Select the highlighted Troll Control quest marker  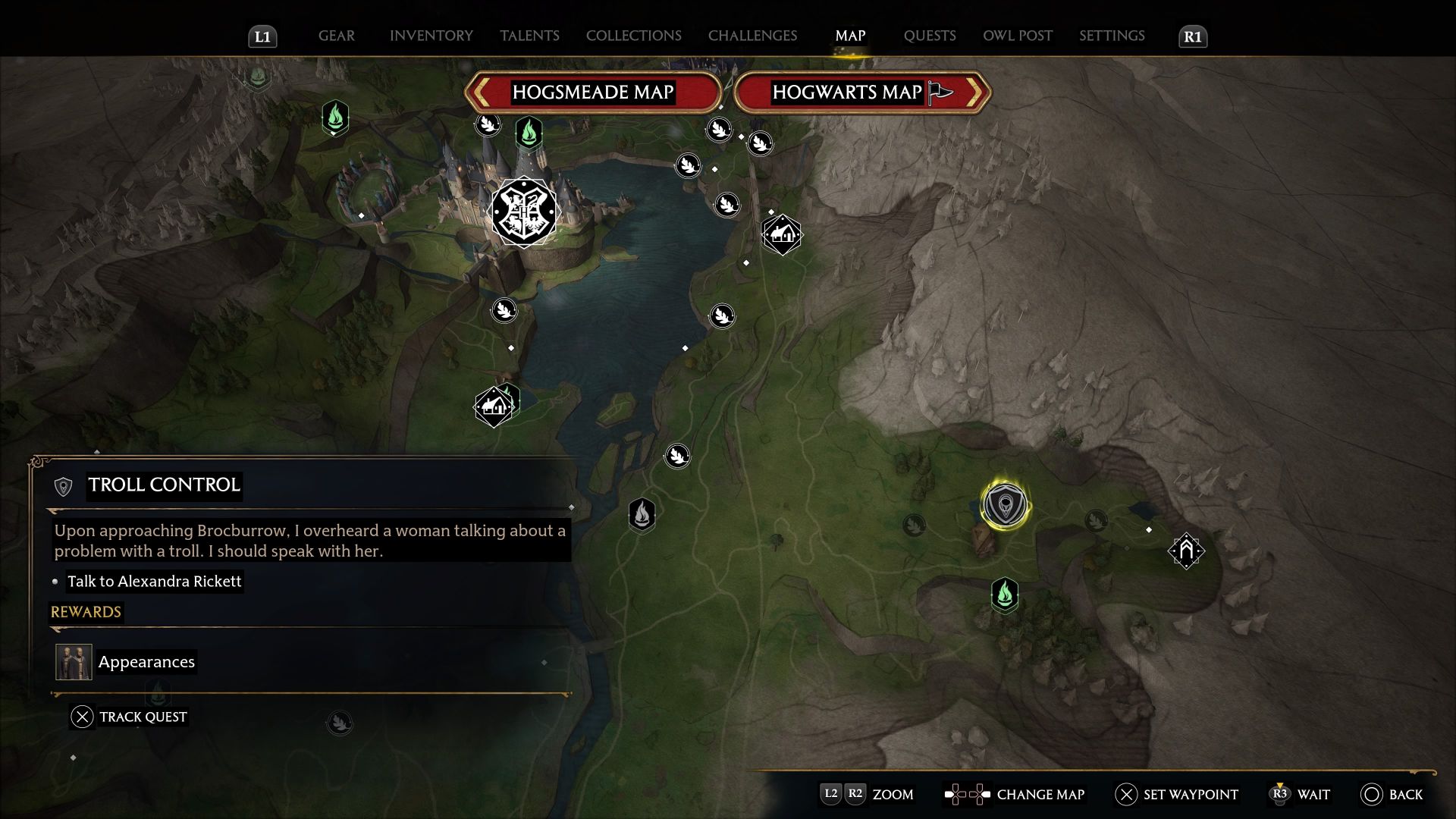point(1005,505)
